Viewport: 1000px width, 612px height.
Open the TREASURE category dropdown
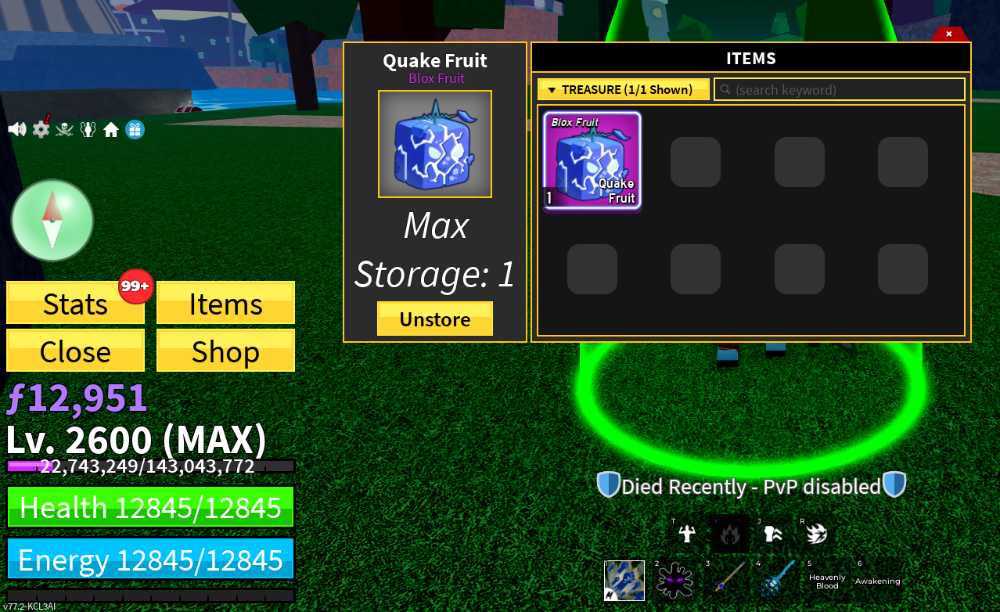click(623, 90)
